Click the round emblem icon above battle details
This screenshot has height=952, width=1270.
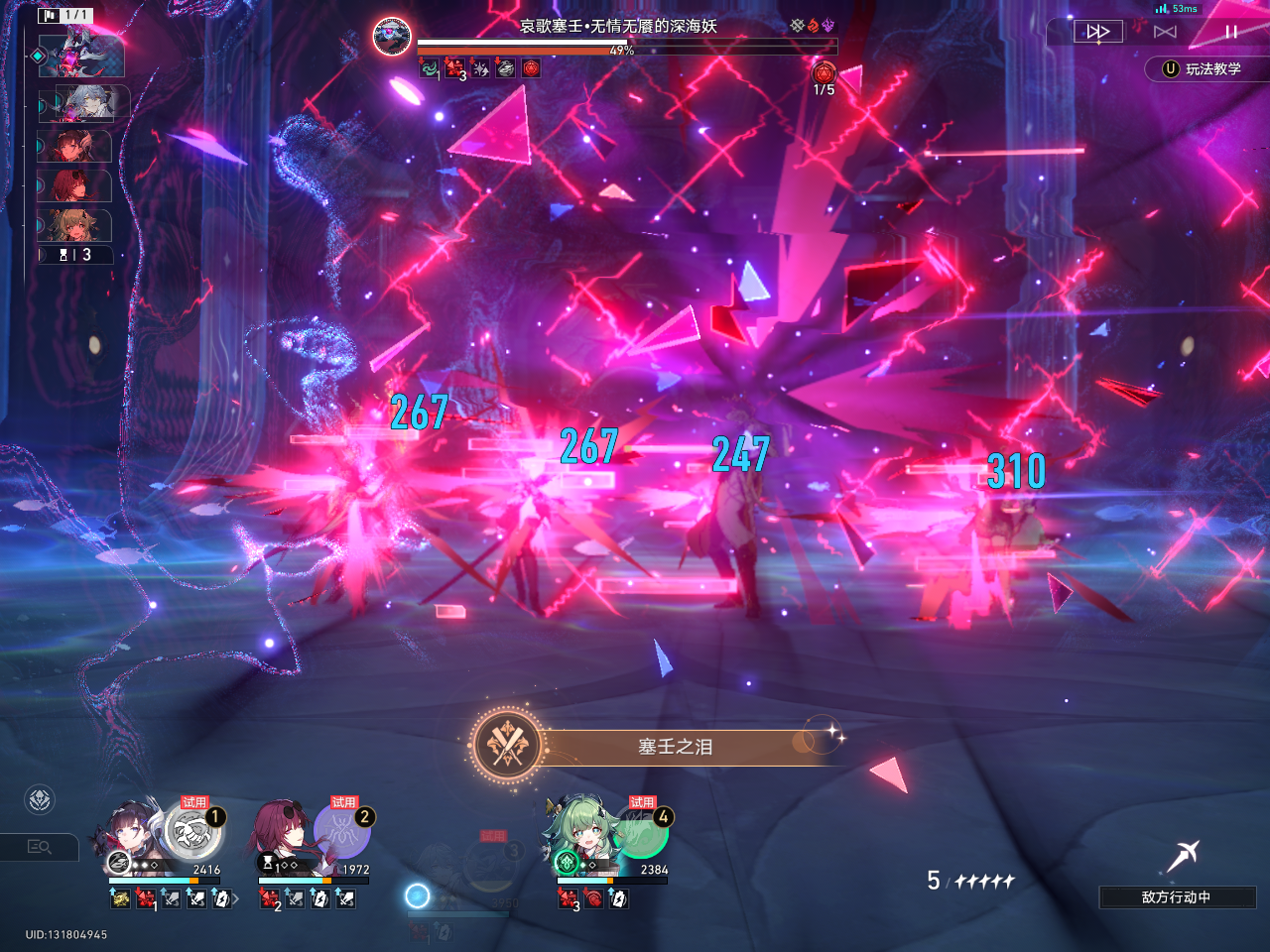point(40,799)
